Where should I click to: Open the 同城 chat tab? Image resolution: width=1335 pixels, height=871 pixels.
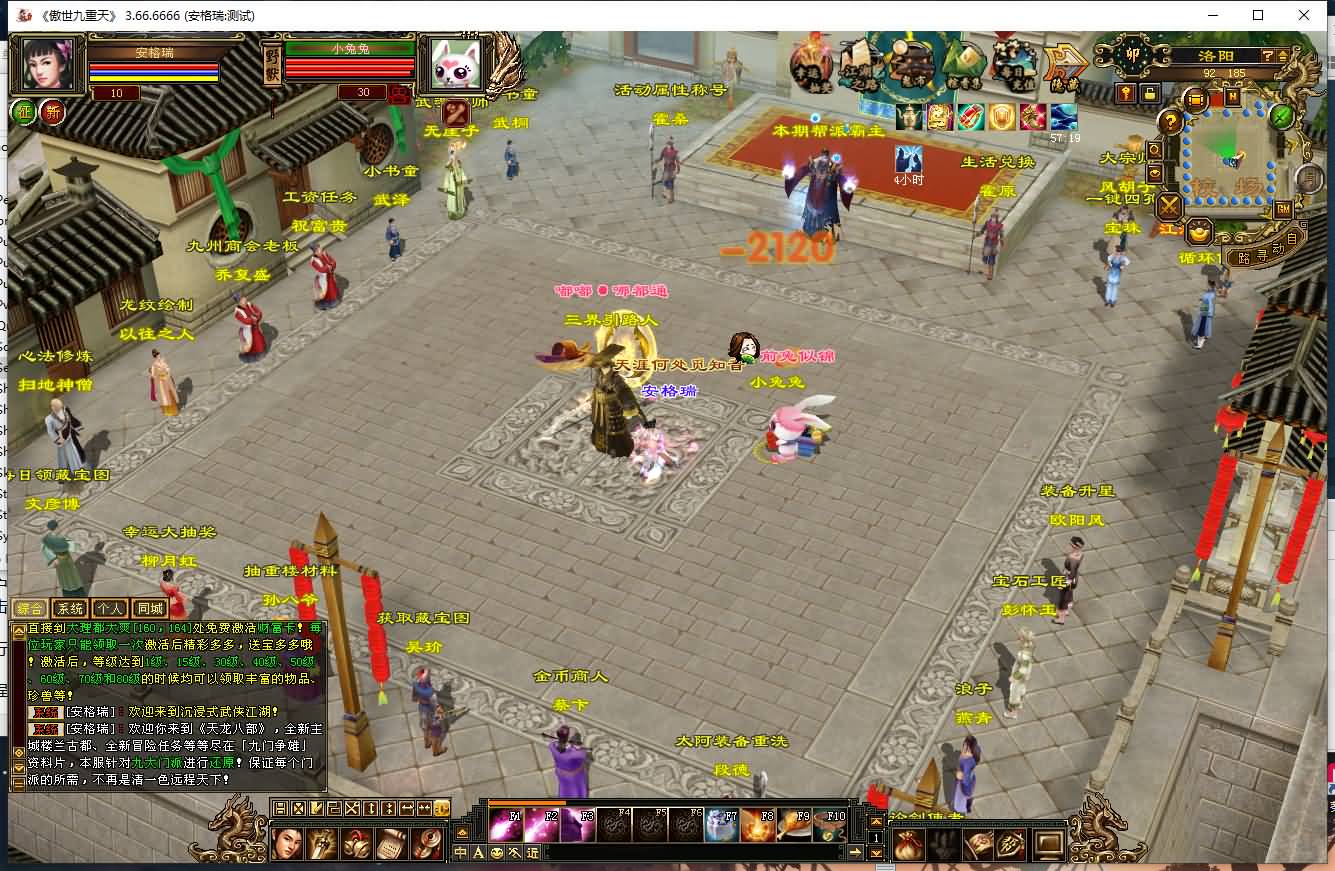tap(150, 608)
